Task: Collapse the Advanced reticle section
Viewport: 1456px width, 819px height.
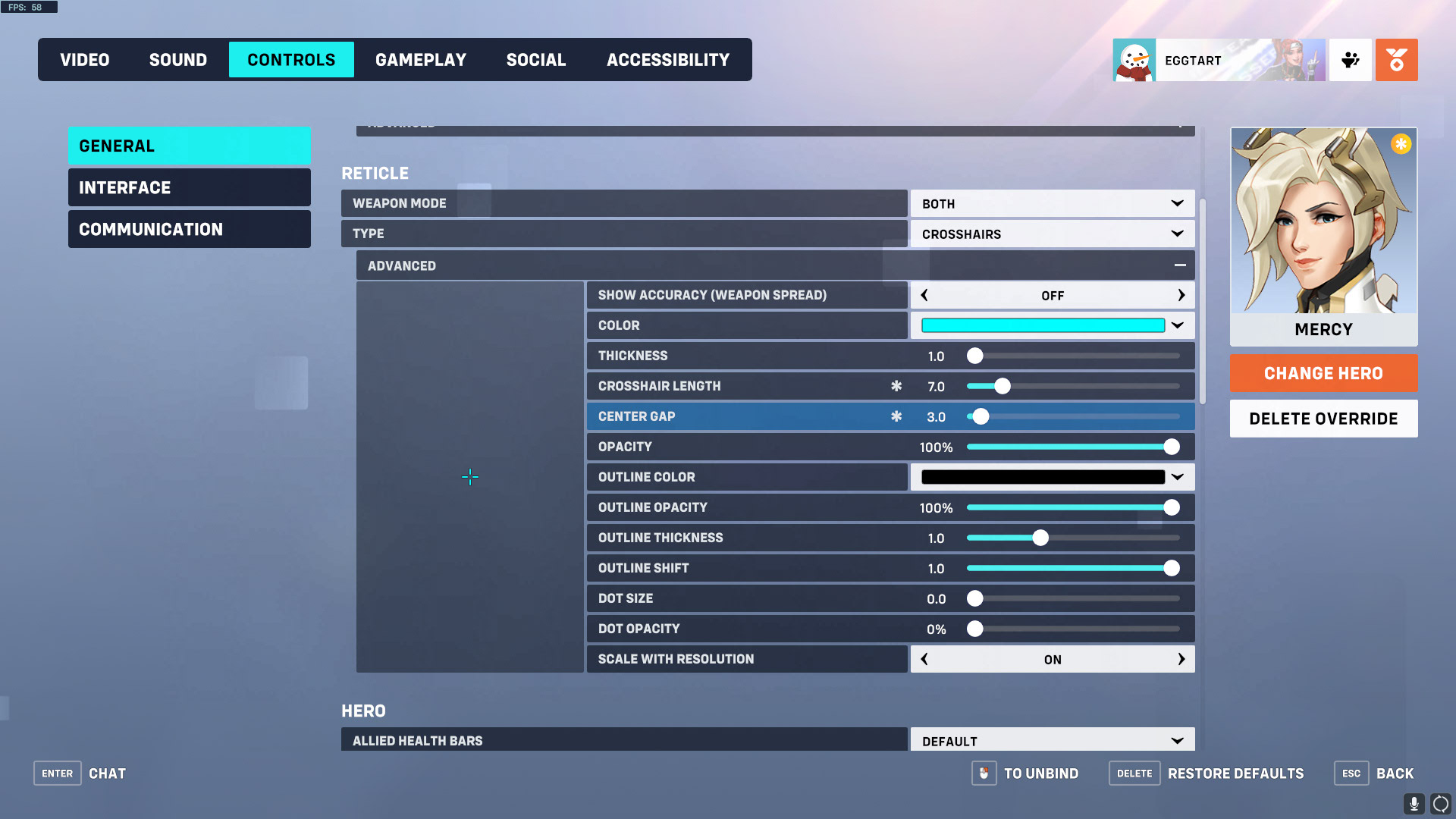Action: click(x=1180, y=265)
